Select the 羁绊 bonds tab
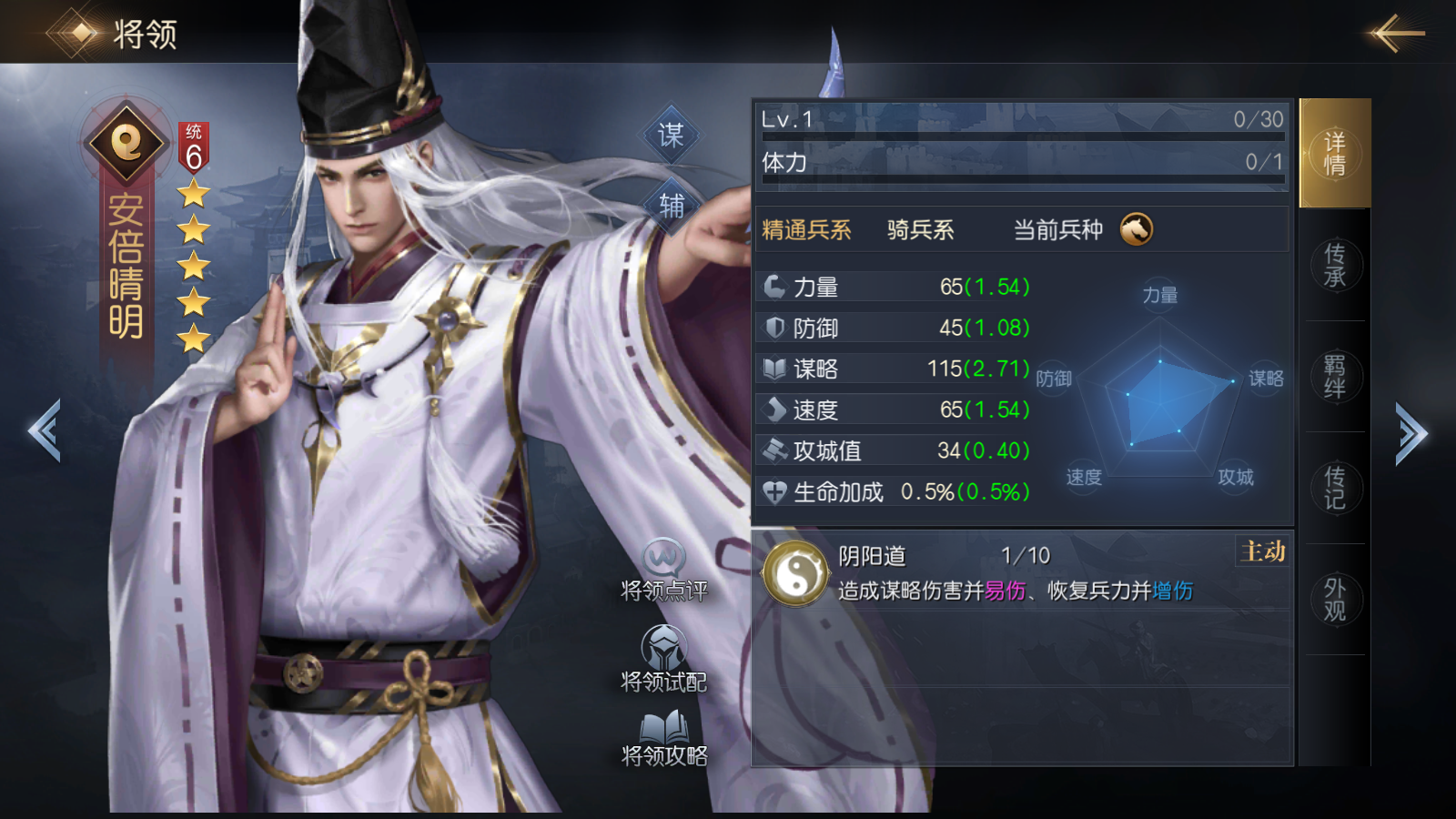The image size is (1456, 819). 1334,376
